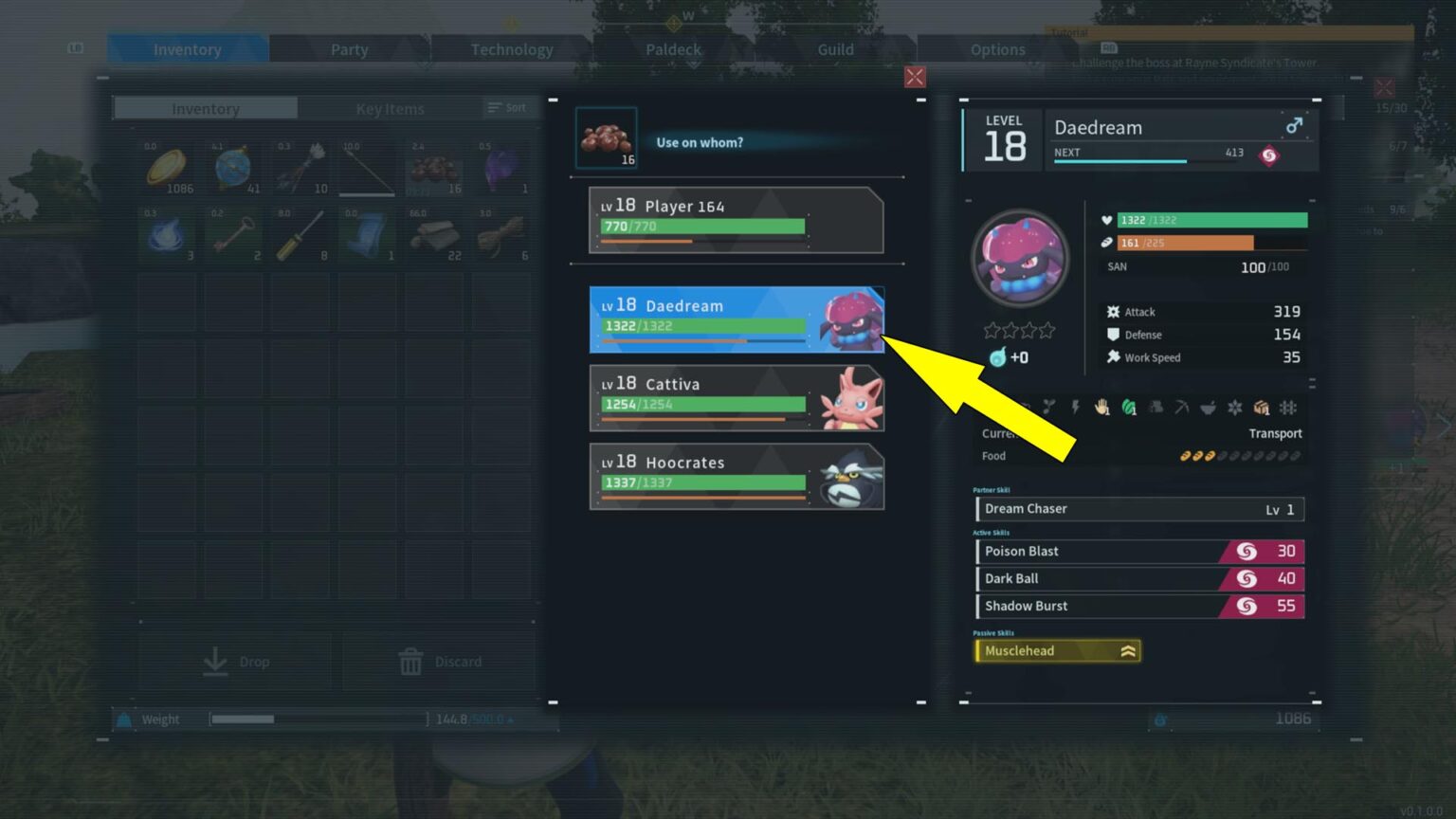The width and height of the screenshot is (1456, 819).
Task: Use the item on Player 164
Action: click(736, 220)
